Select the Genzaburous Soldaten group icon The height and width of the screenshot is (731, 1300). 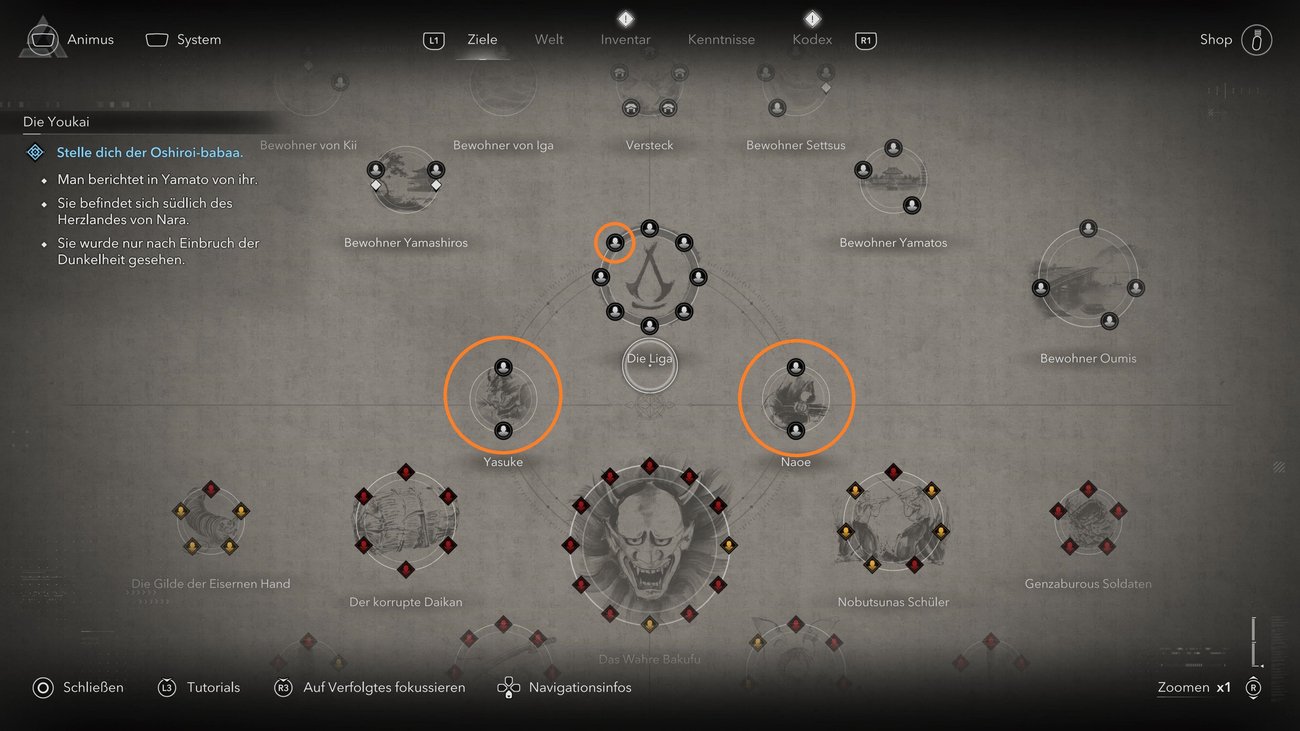(x=1088, y=520)
